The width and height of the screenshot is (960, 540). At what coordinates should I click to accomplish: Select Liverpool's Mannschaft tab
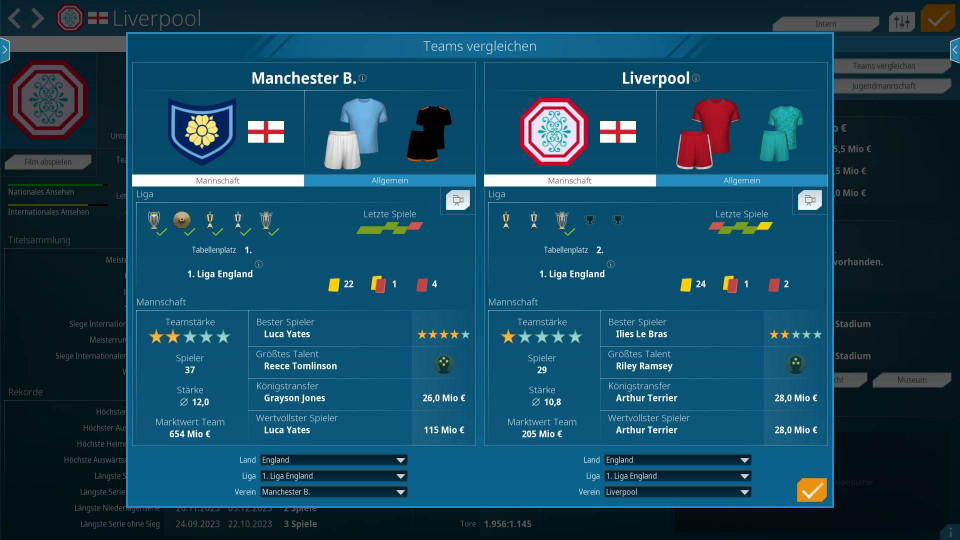pyautogui.click(x=570, y=181)
